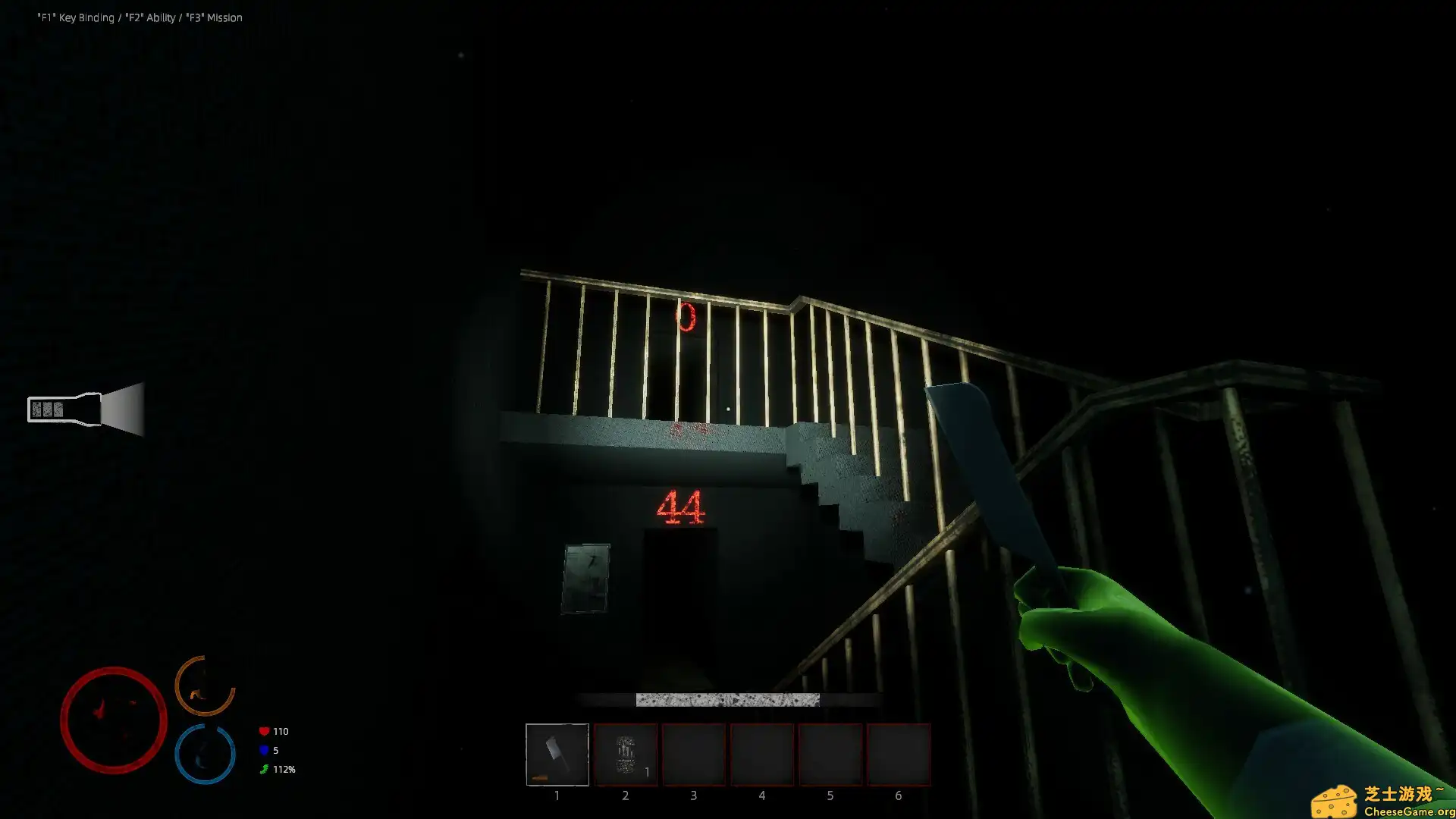Select the meat cleaver in hotbar slot 1
The image size is (1456, 819).
(x=557, y=755)
